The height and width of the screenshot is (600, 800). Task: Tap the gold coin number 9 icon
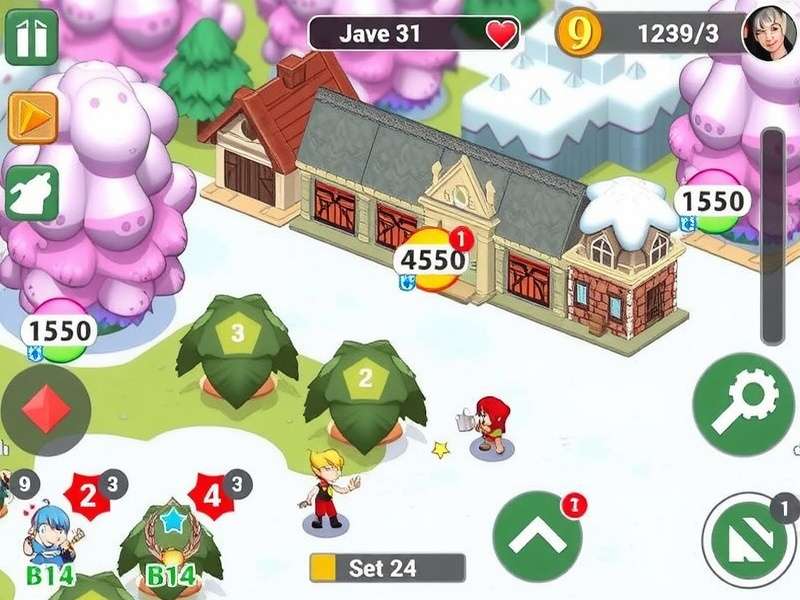coord(579,34)
